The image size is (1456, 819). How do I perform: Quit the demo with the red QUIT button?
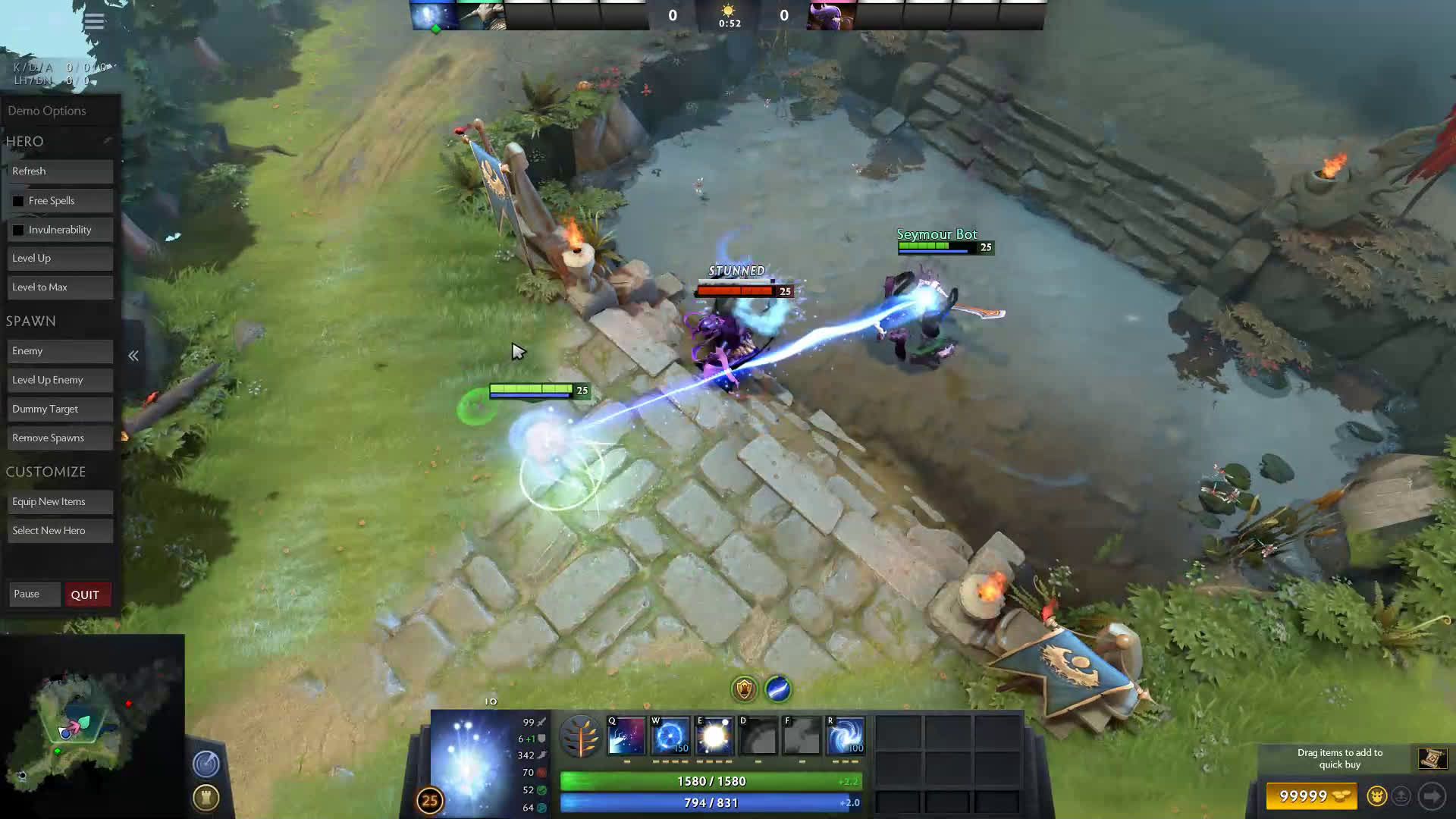pyautogui.click(x=86, y=595)
